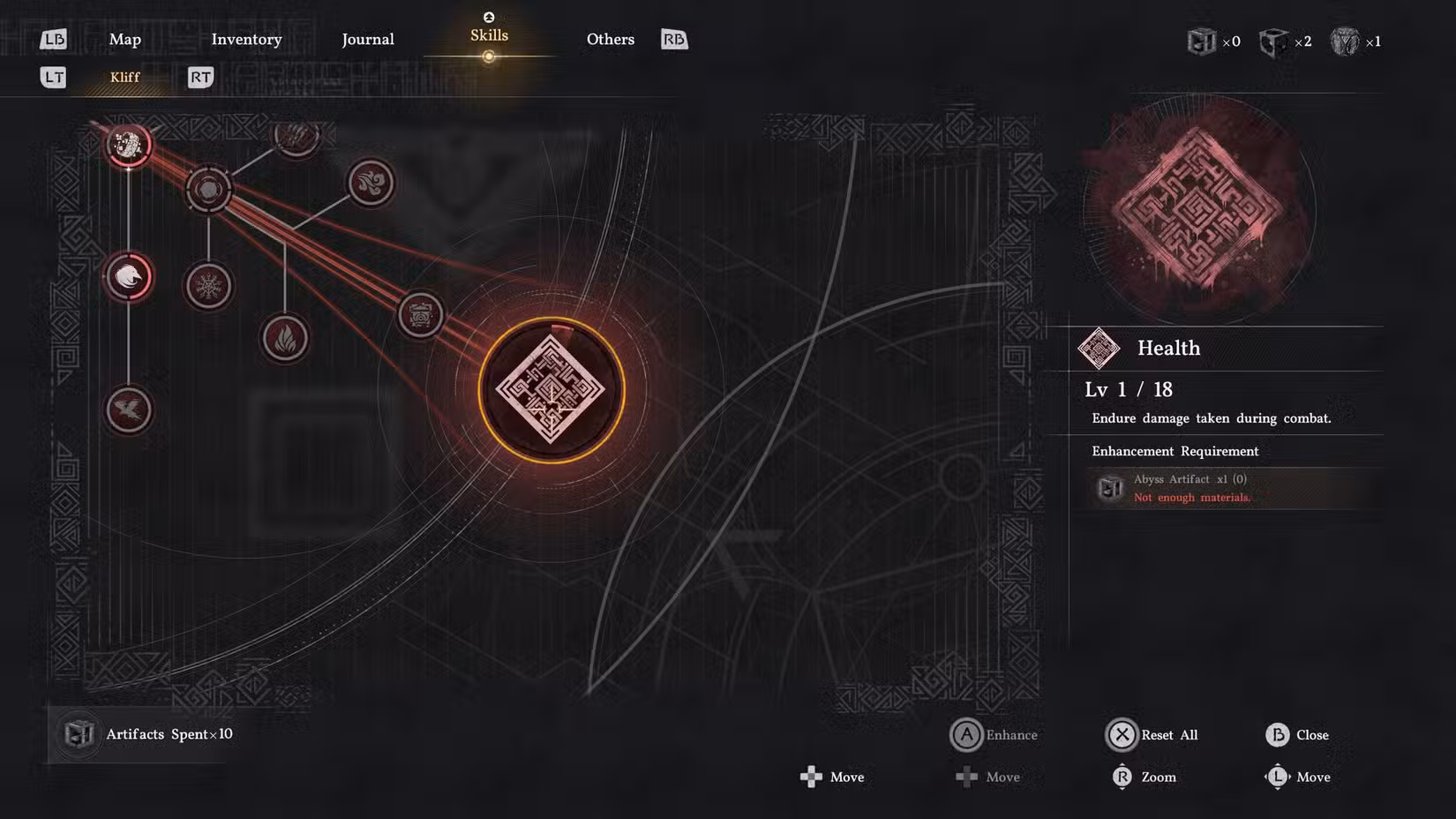
Task: Go to the Others tab
Action: click(610, 40)
